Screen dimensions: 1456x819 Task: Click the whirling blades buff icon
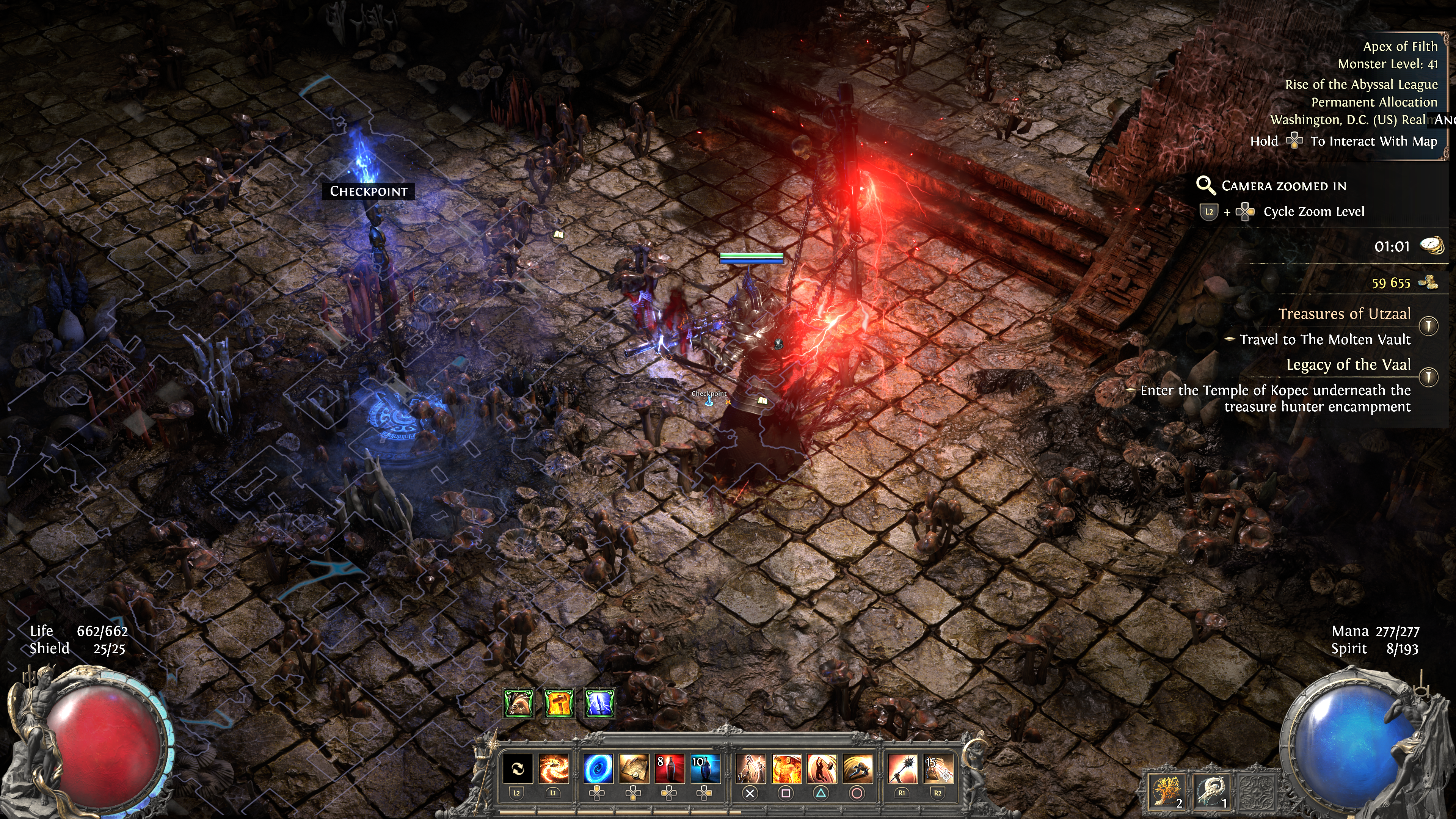[518, 703]
